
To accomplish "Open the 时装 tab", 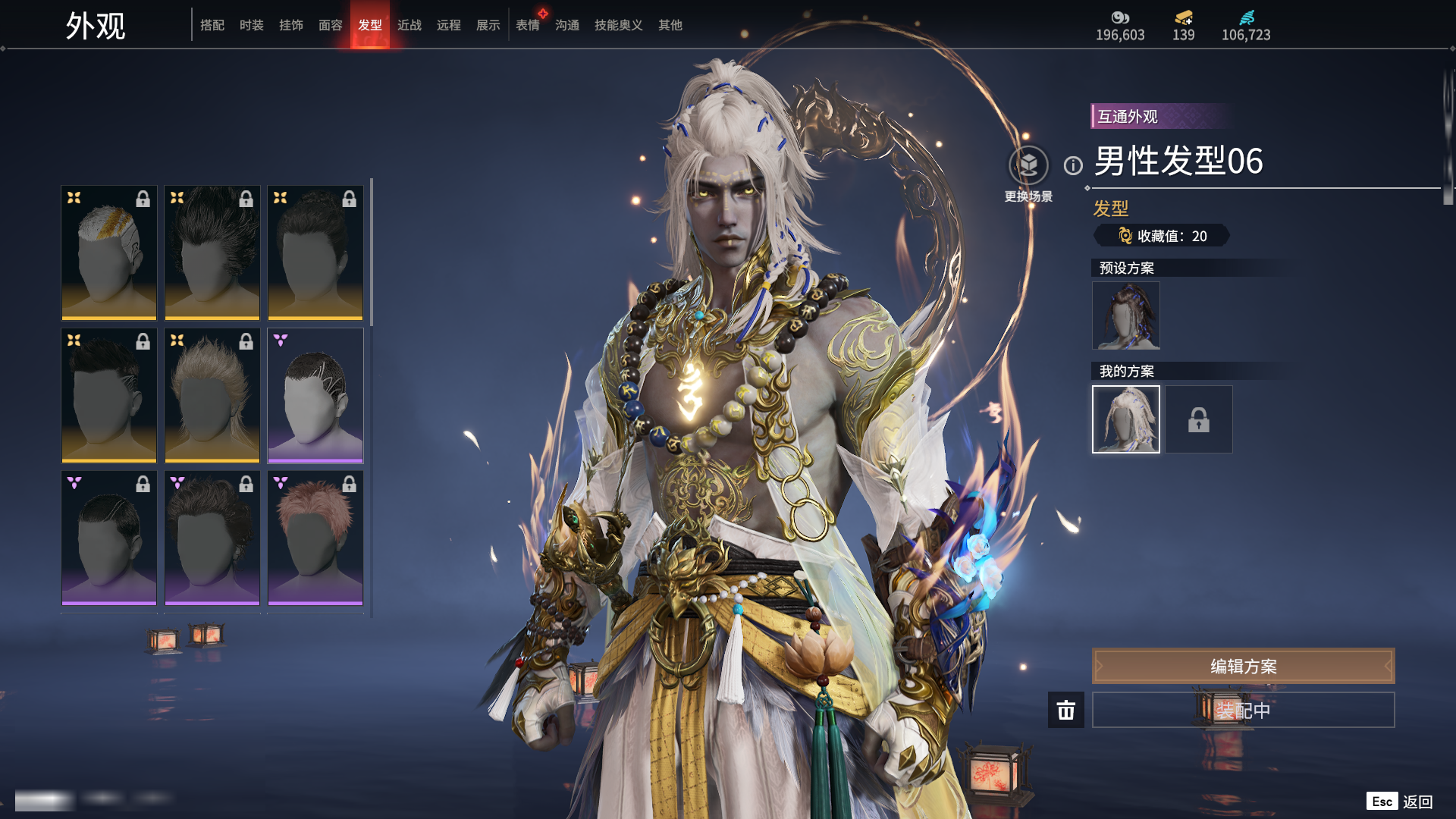I will (x=252, y=25).
